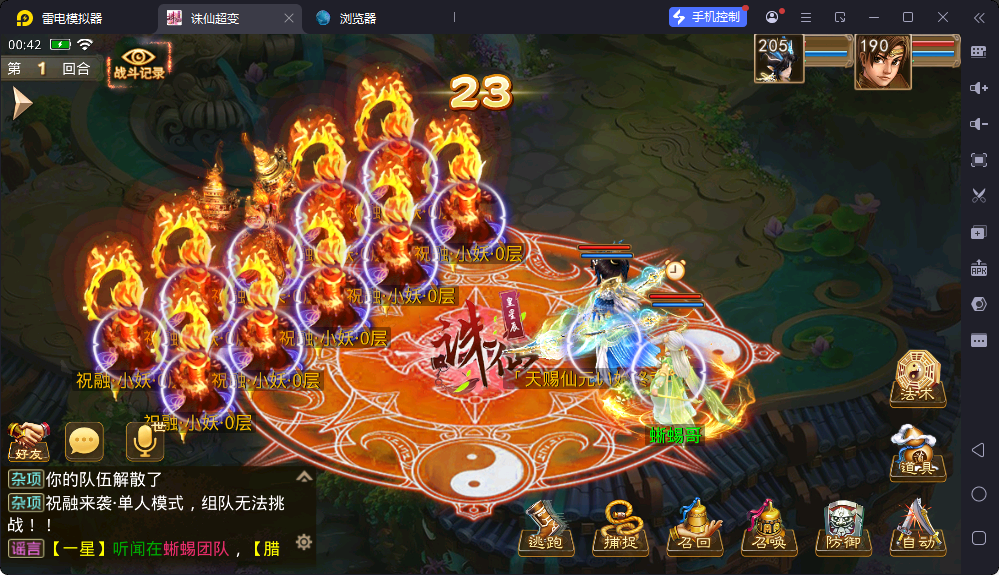Open chat settings gear icon
The height and width of the screenshot is (575, 999).
tap(304, 542)
